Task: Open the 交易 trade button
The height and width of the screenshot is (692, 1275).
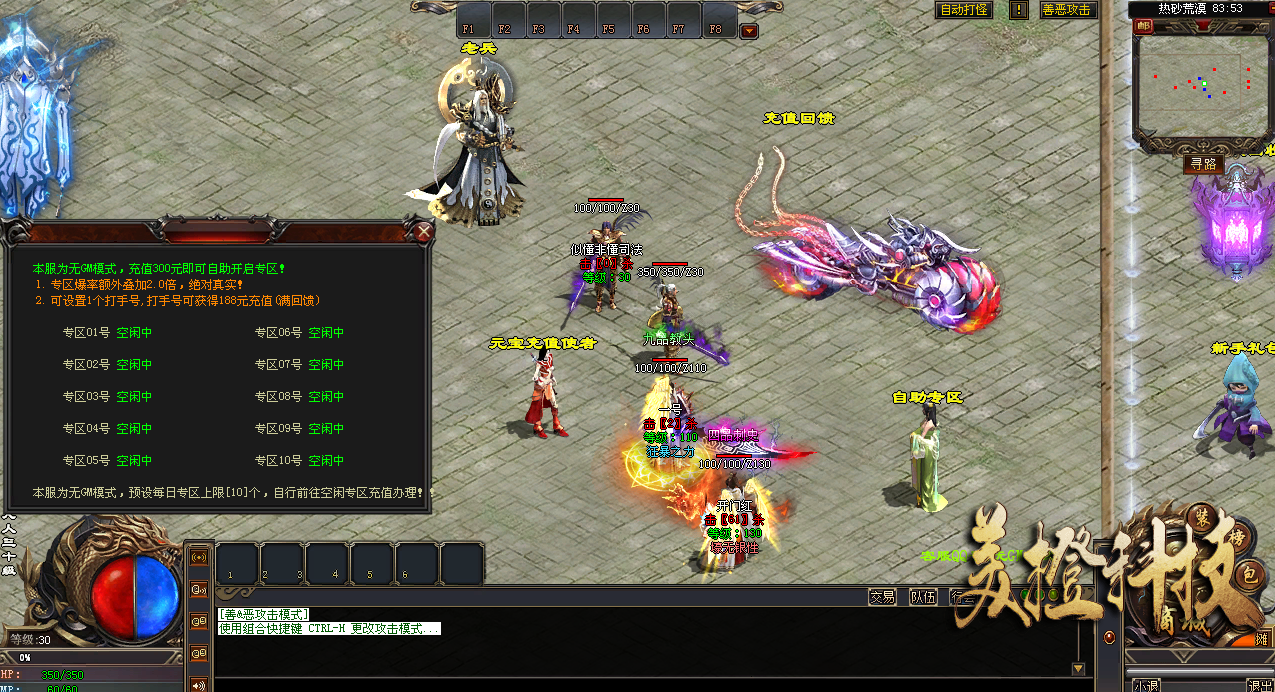Action: click(881, 597)
